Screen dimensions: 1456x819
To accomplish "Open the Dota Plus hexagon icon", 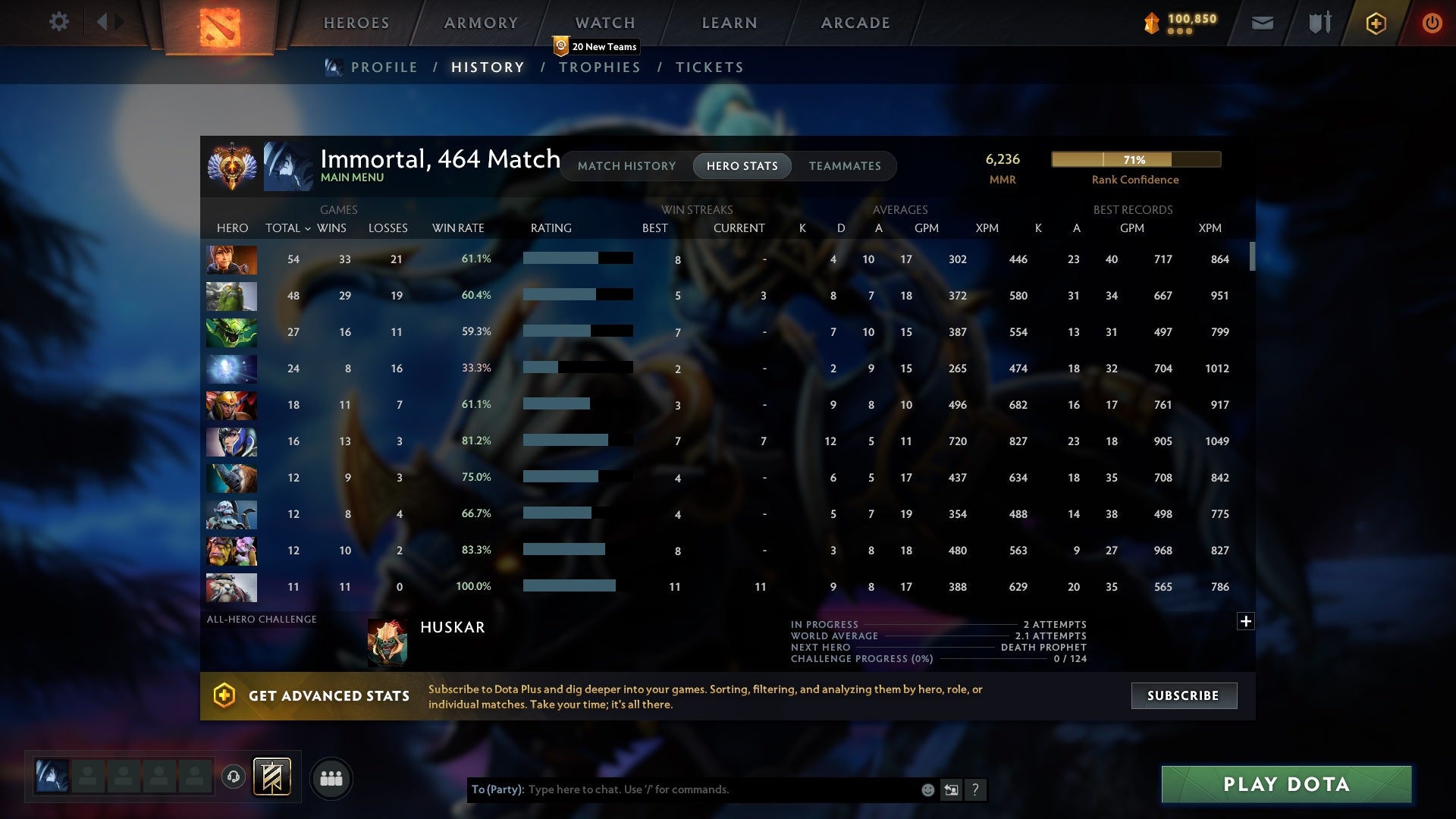I will coord(1376,23).
